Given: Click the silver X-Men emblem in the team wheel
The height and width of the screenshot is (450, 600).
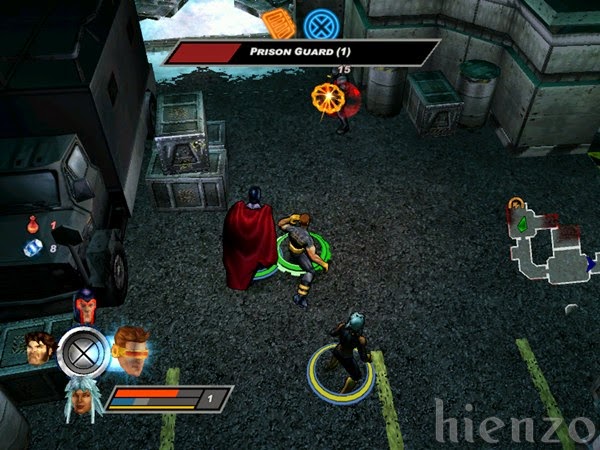Looking at the screenshot, I should 83,351.
